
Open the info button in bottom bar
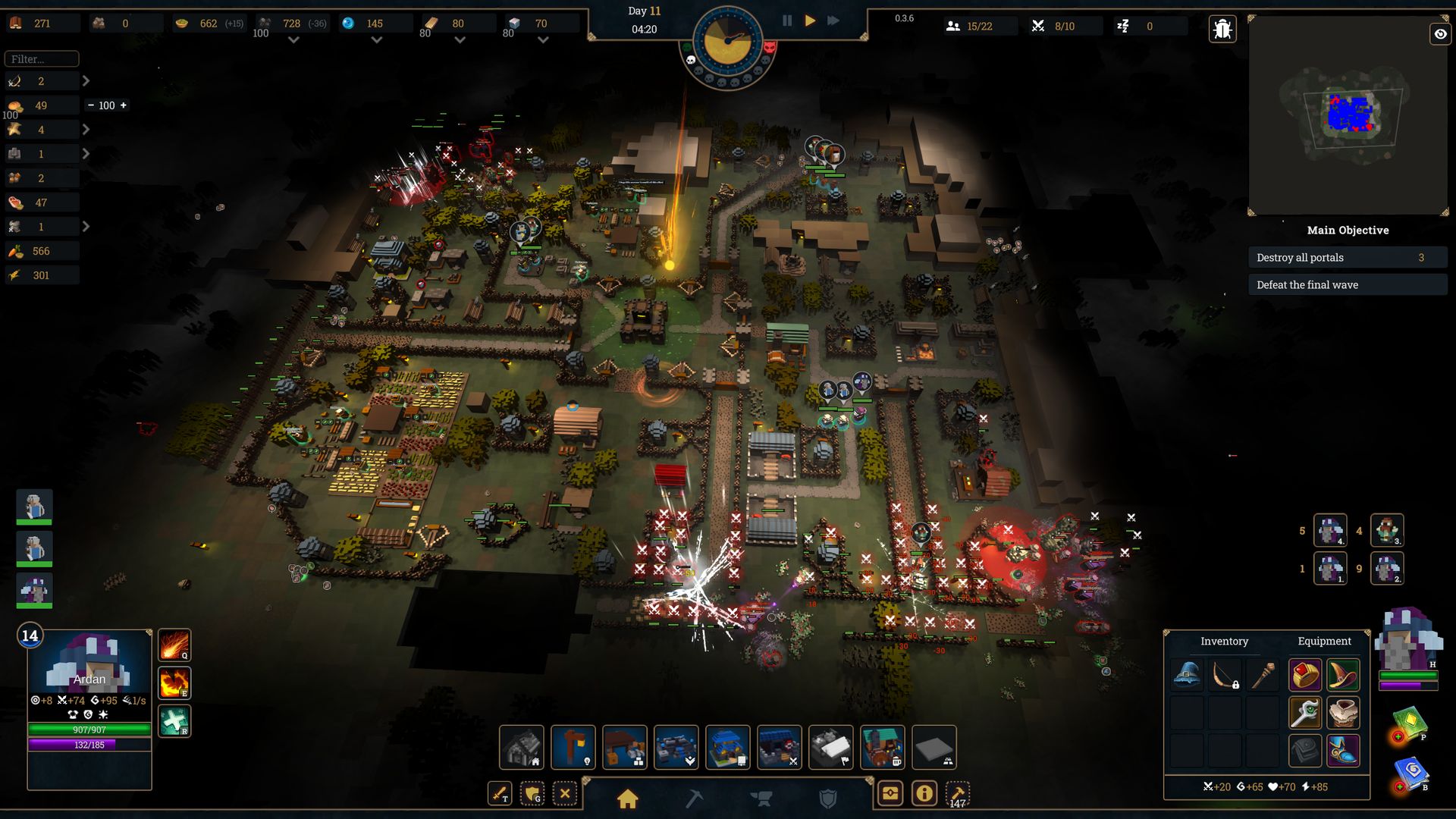pos(924,794)
